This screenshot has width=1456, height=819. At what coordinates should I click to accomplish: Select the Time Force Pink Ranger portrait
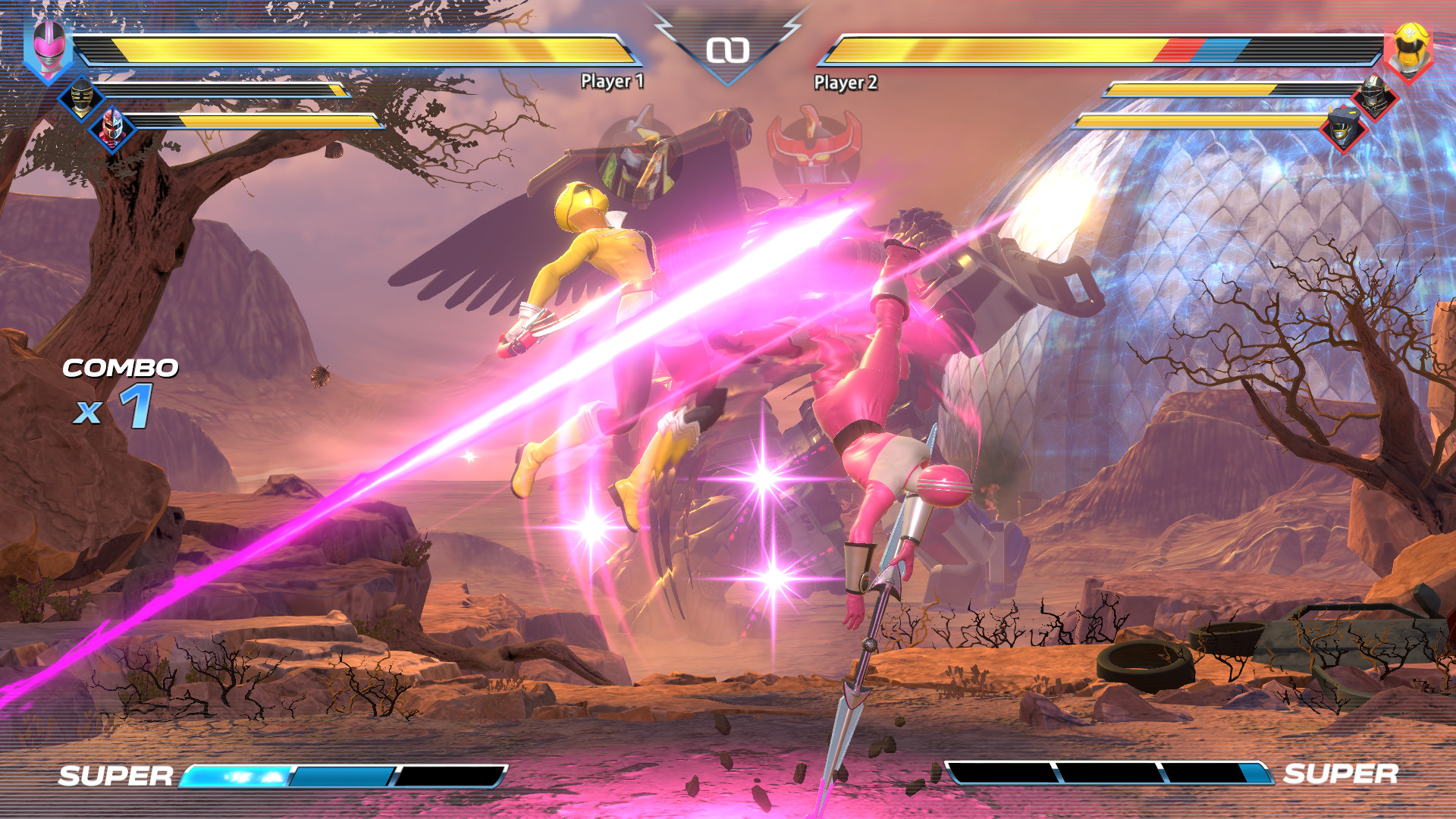pos(50,48)
